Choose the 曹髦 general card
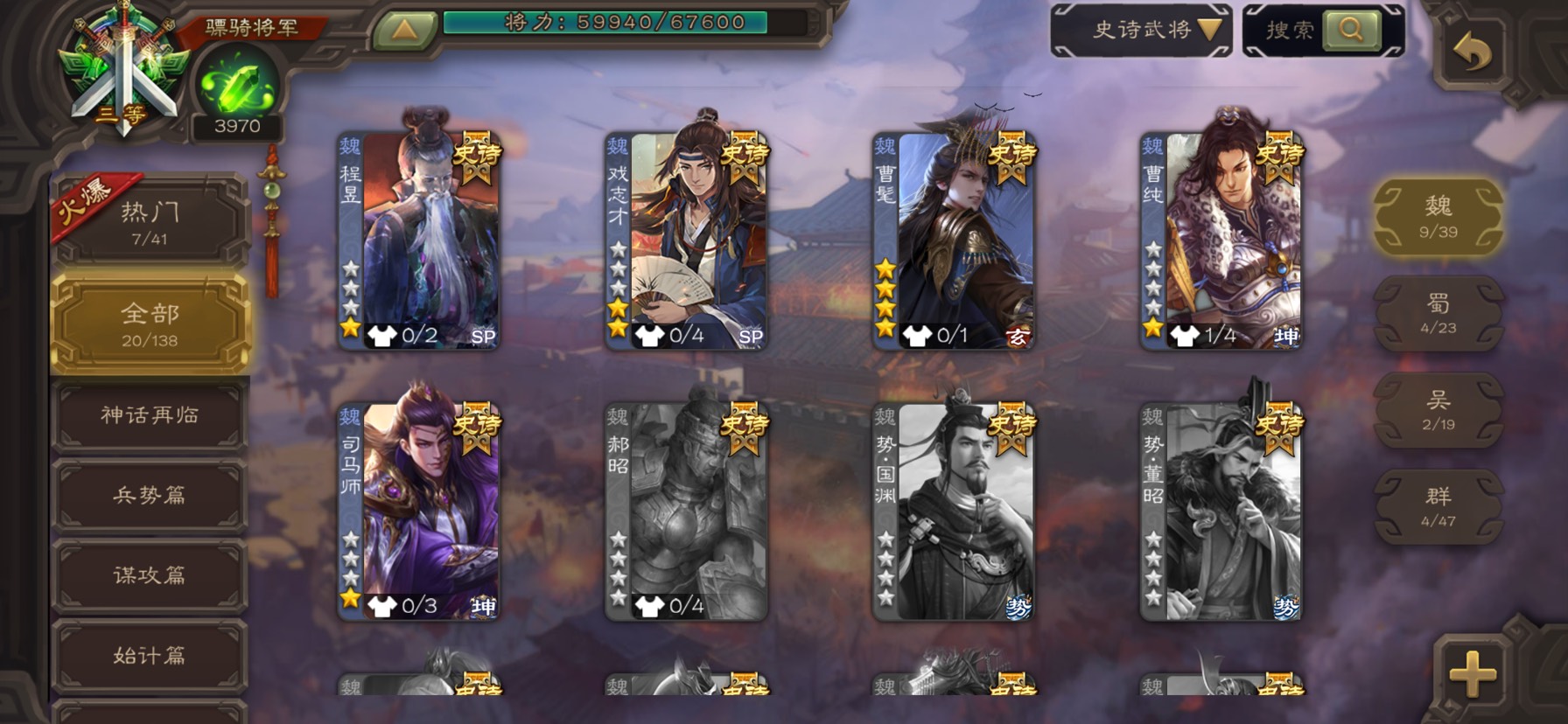Image resolution: width=1568 pixels, height=724 pixels. coord(955,240)
